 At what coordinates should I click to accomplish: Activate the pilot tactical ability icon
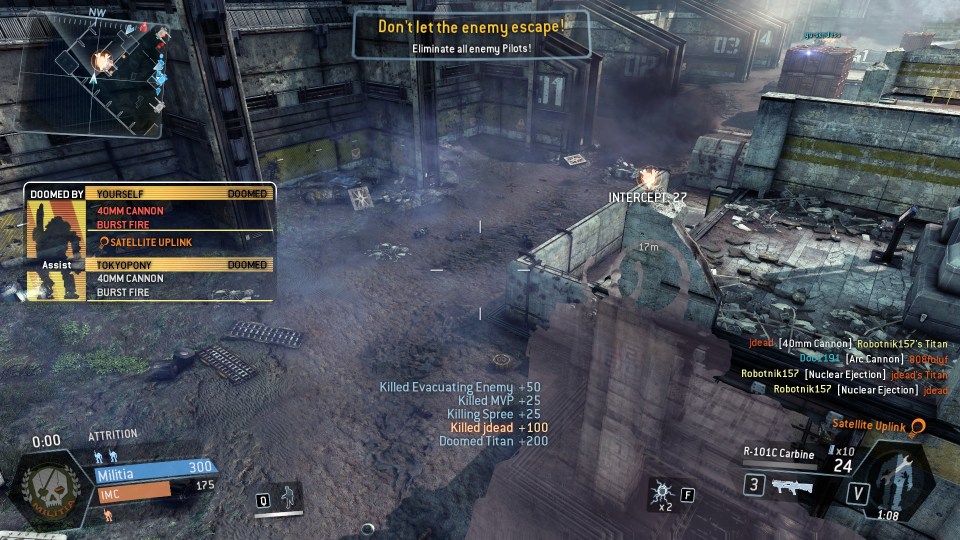tap(288, 497)
